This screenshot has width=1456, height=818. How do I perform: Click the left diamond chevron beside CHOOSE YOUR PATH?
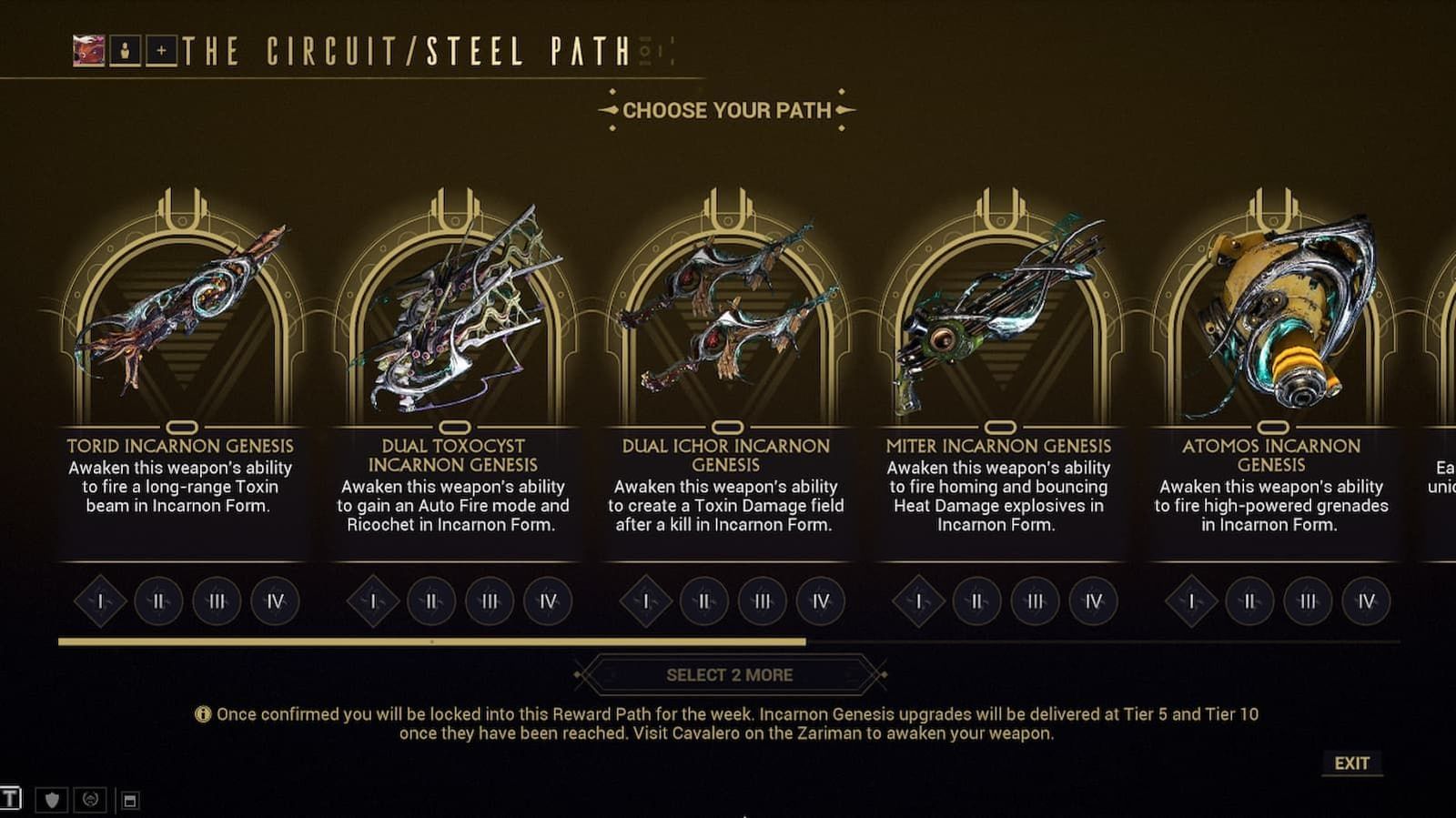[608, 111]
